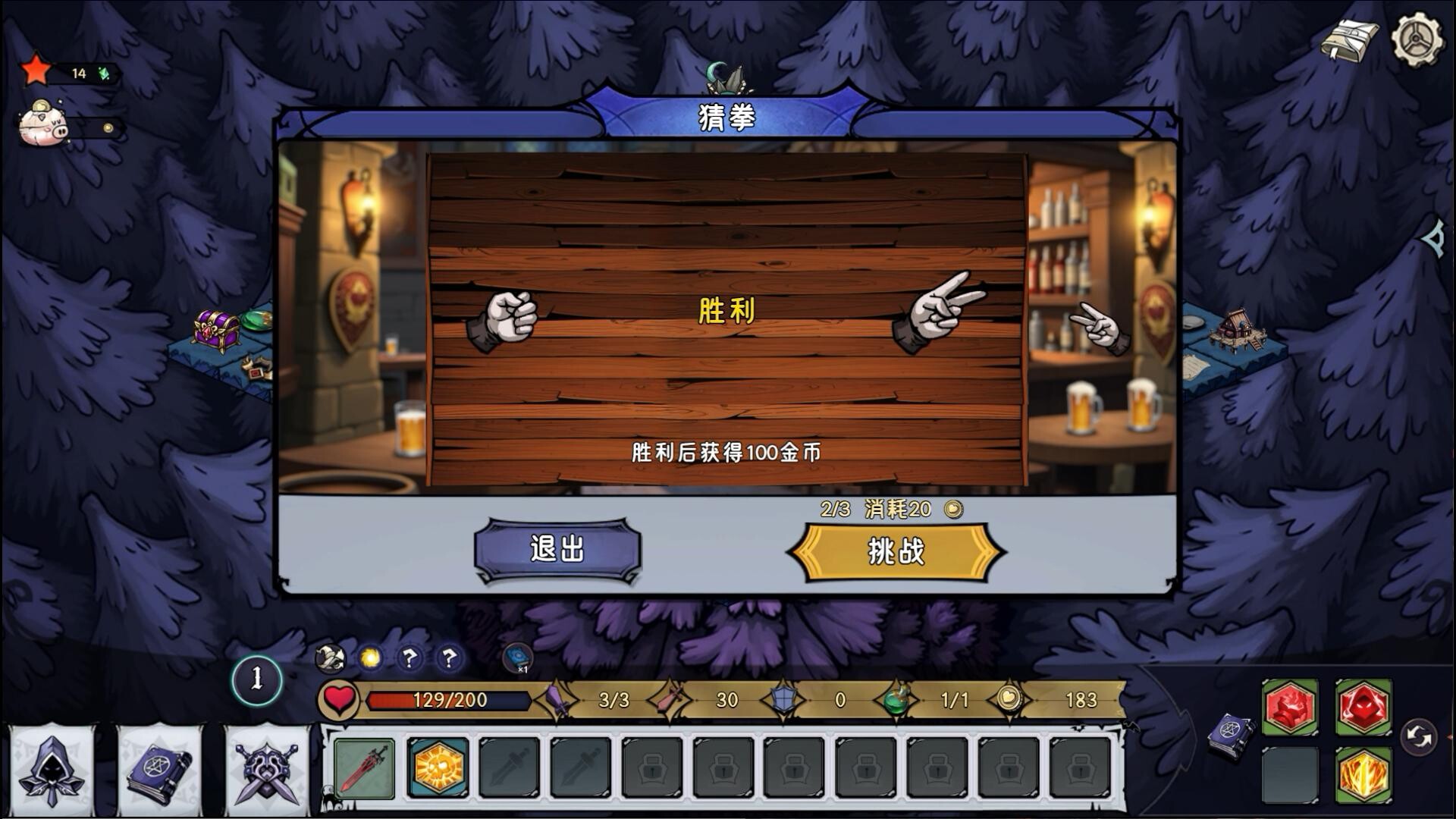Viewport: 1456px width, 819px height.
Task: Click the 挑战 challenge button
Action: click(x=896, y=552)
